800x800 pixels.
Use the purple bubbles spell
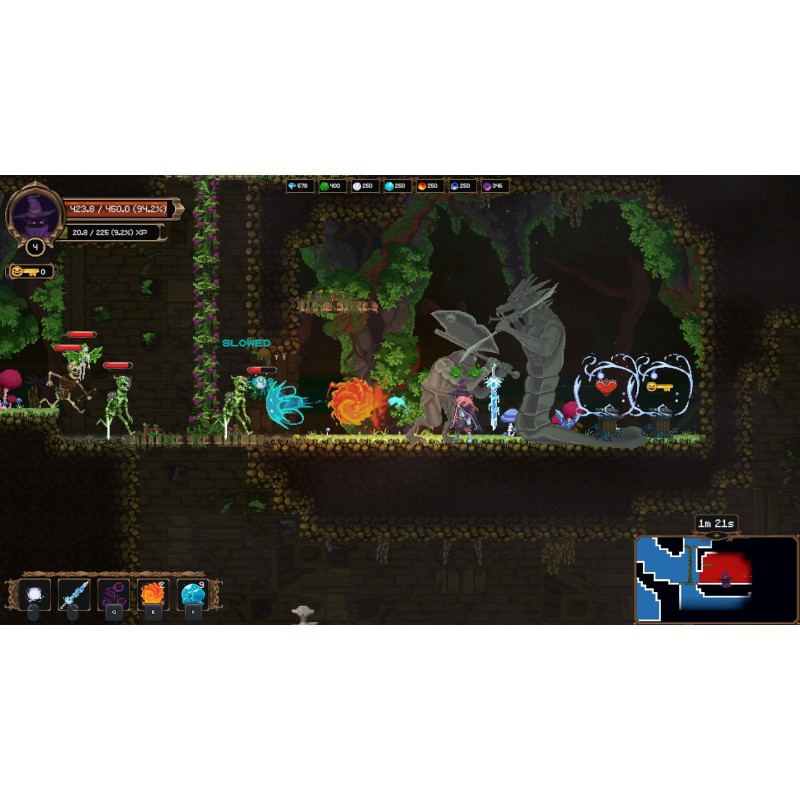click(x=113, y=594)
